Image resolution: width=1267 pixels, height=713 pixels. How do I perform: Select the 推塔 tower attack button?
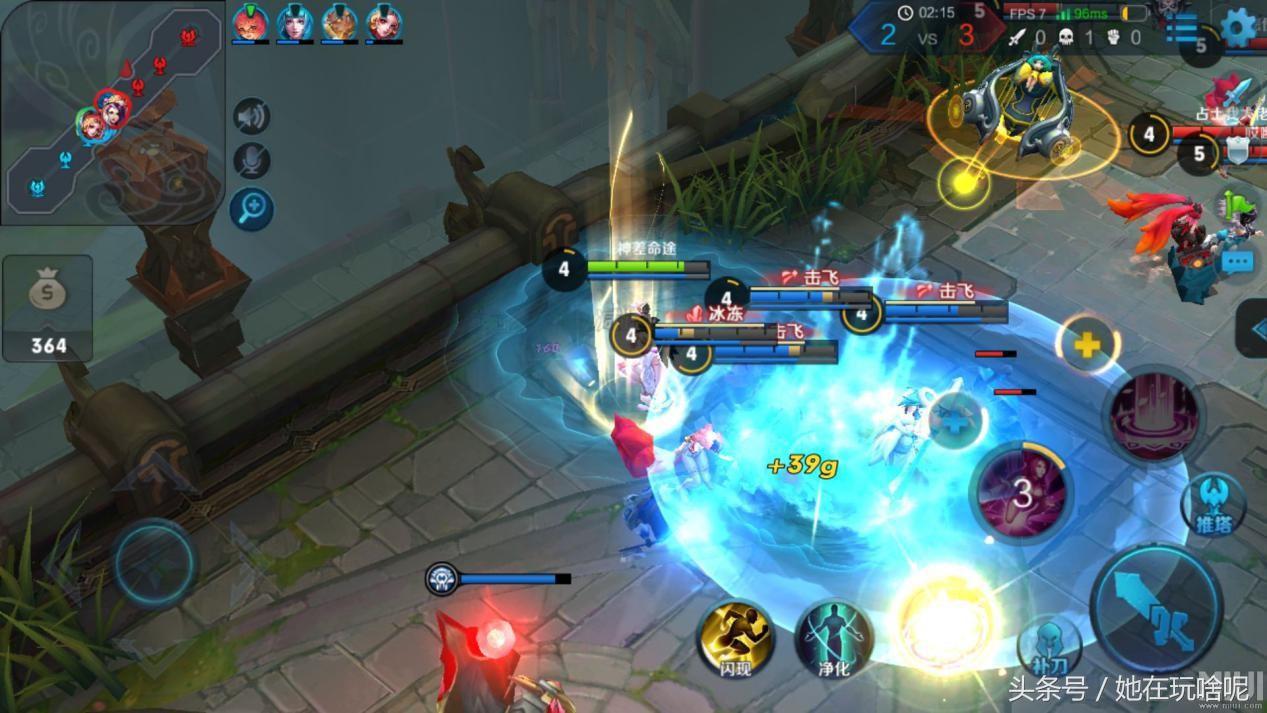click(x=1212, y=504)
